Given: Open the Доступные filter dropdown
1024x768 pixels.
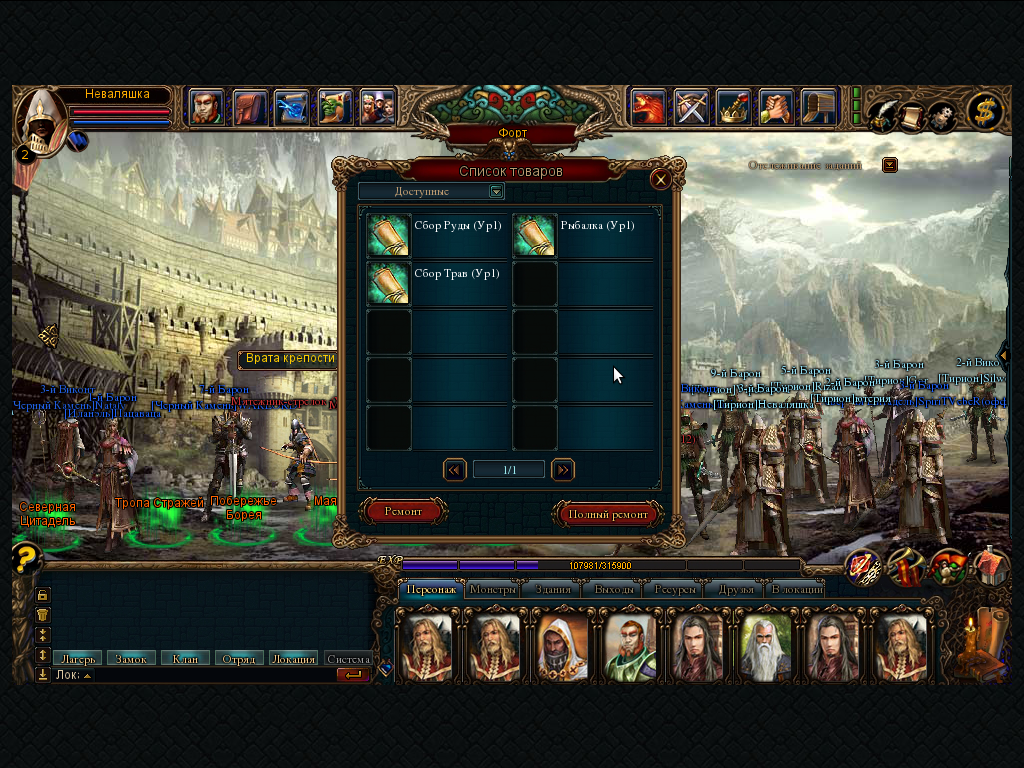Looking at the screenshot, I should click(x=496, y=191).
